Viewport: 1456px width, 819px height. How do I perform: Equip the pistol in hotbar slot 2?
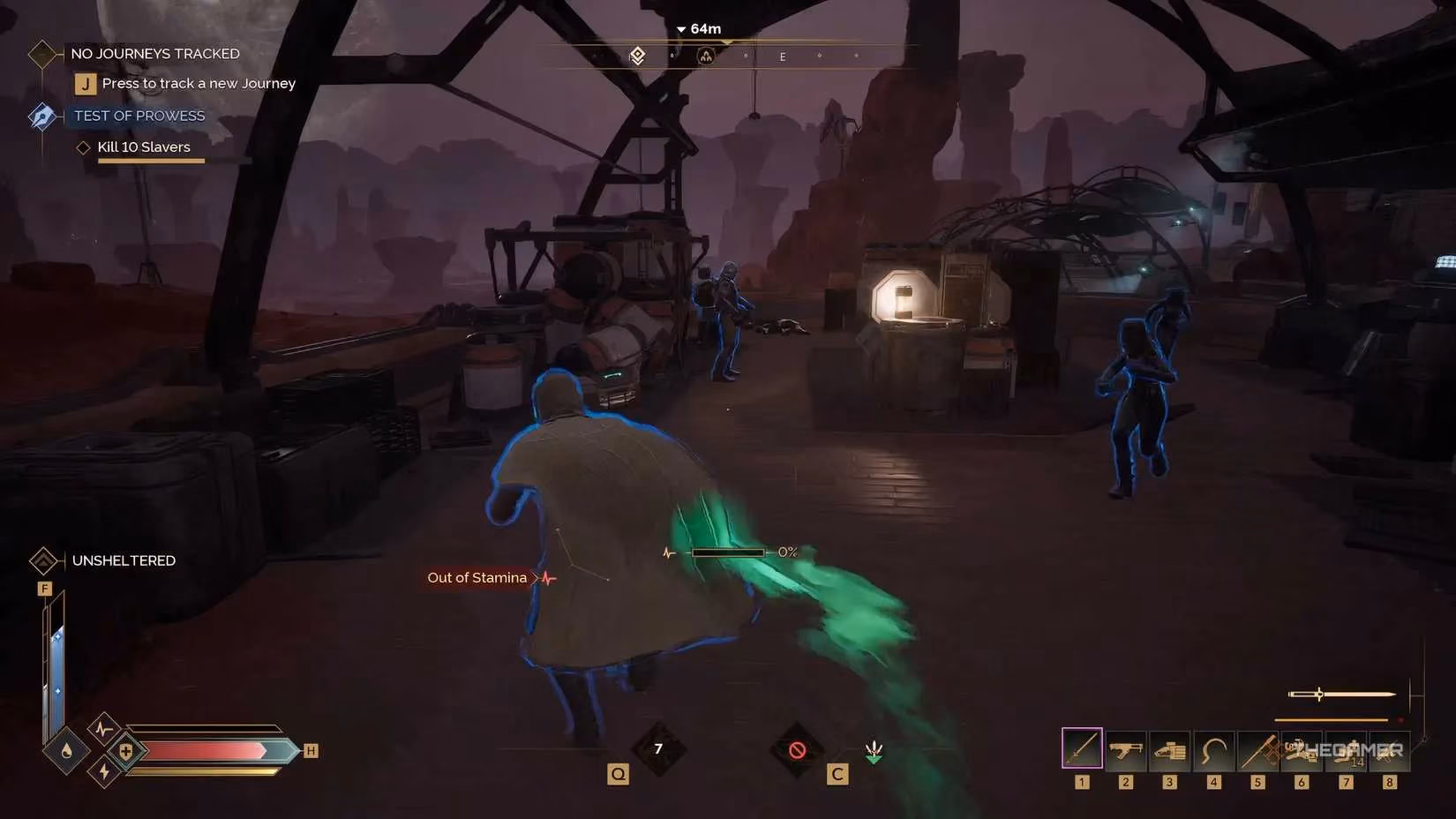[1125, 750]
